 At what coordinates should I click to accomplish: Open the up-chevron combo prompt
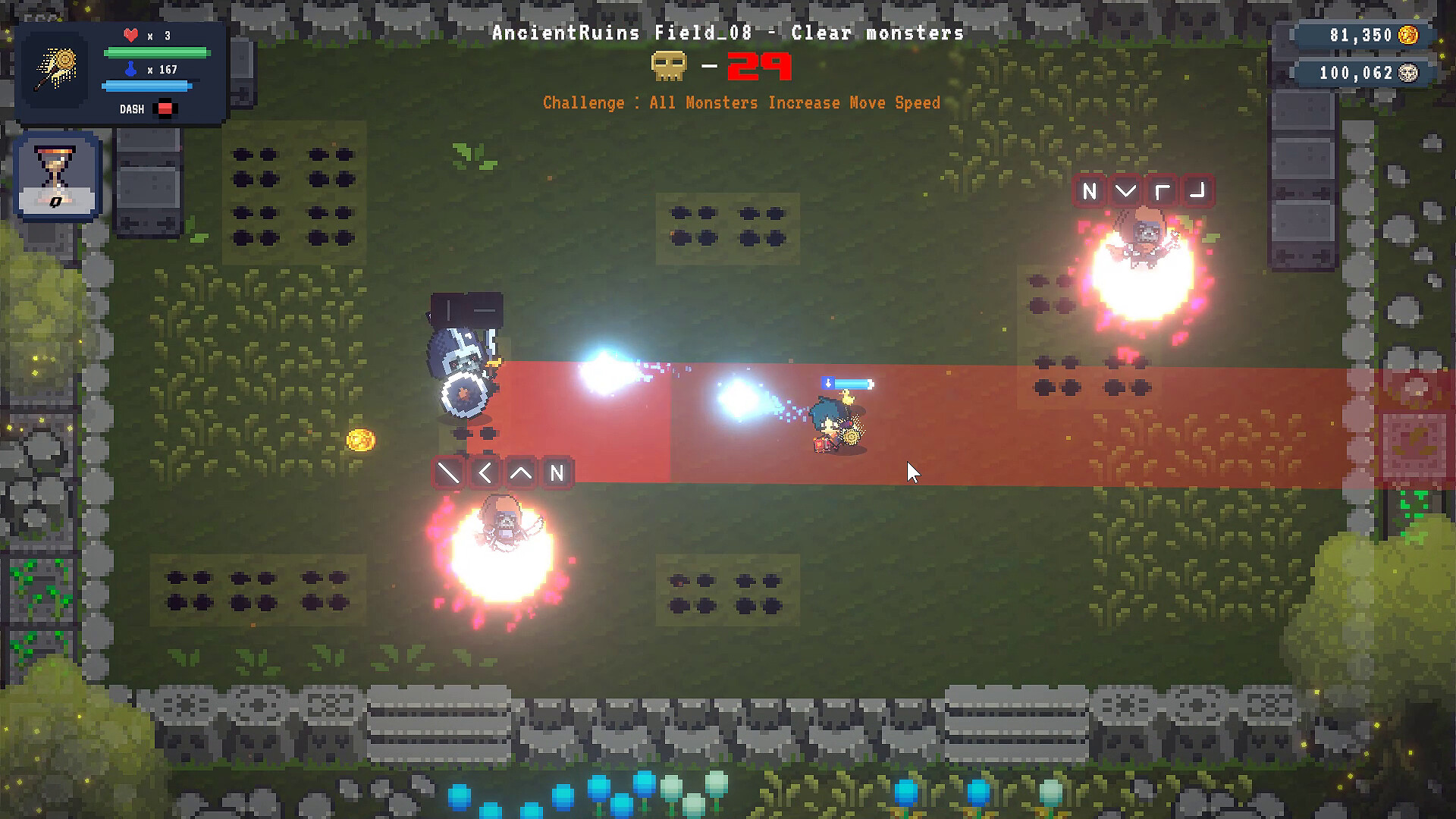coord(521,472)
